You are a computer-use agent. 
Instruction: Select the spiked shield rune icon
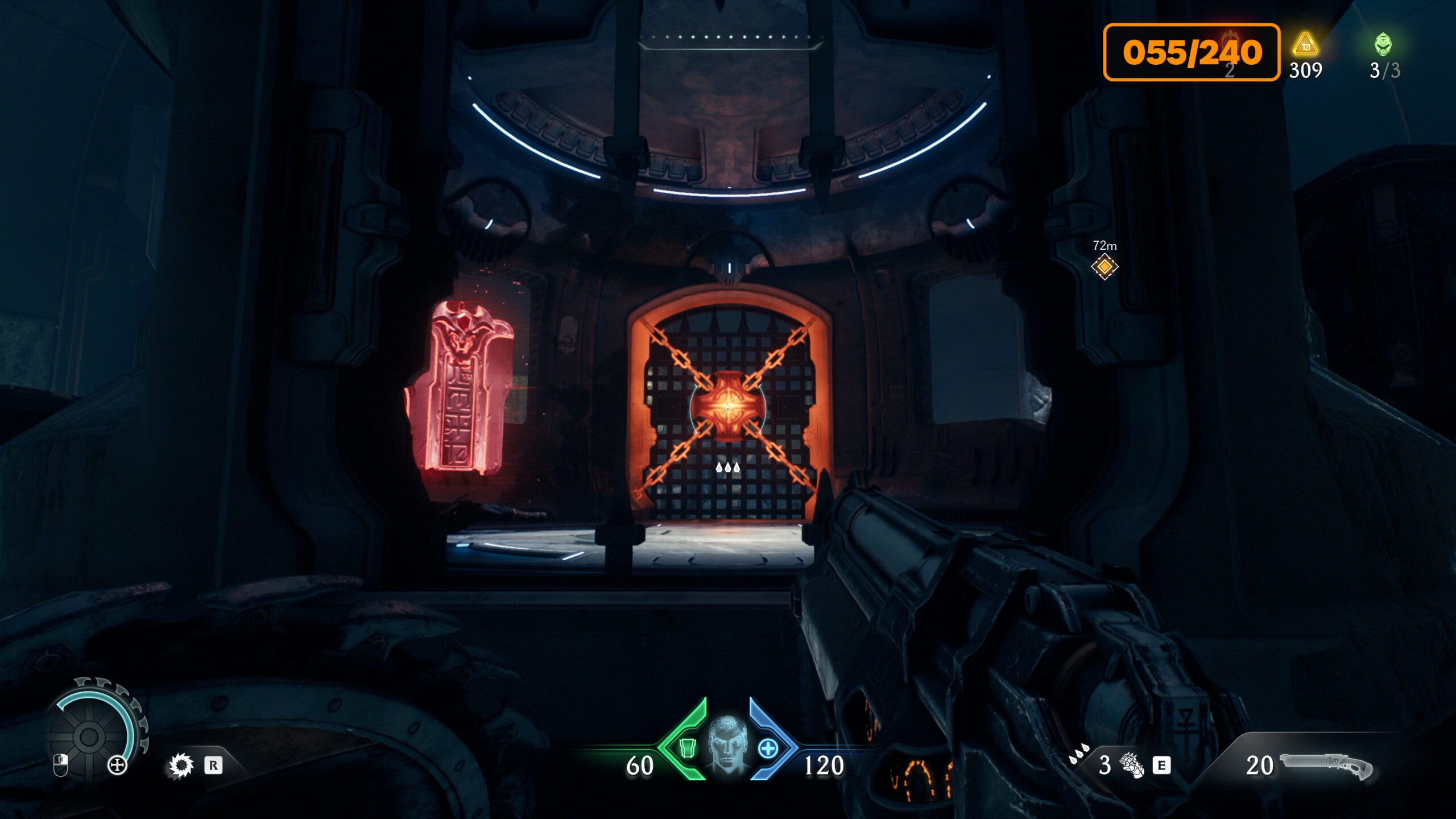pos(181,766)
